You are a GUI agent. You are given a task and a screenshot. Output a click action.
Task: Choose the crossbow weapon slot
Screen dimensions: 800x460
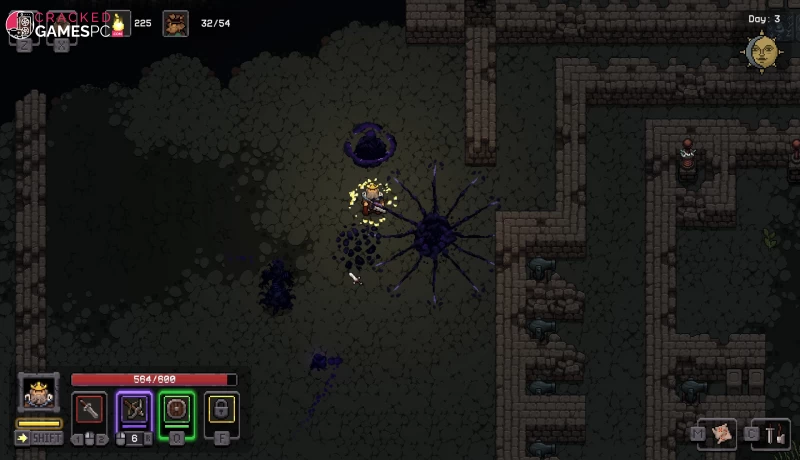[x=134, y=410]
